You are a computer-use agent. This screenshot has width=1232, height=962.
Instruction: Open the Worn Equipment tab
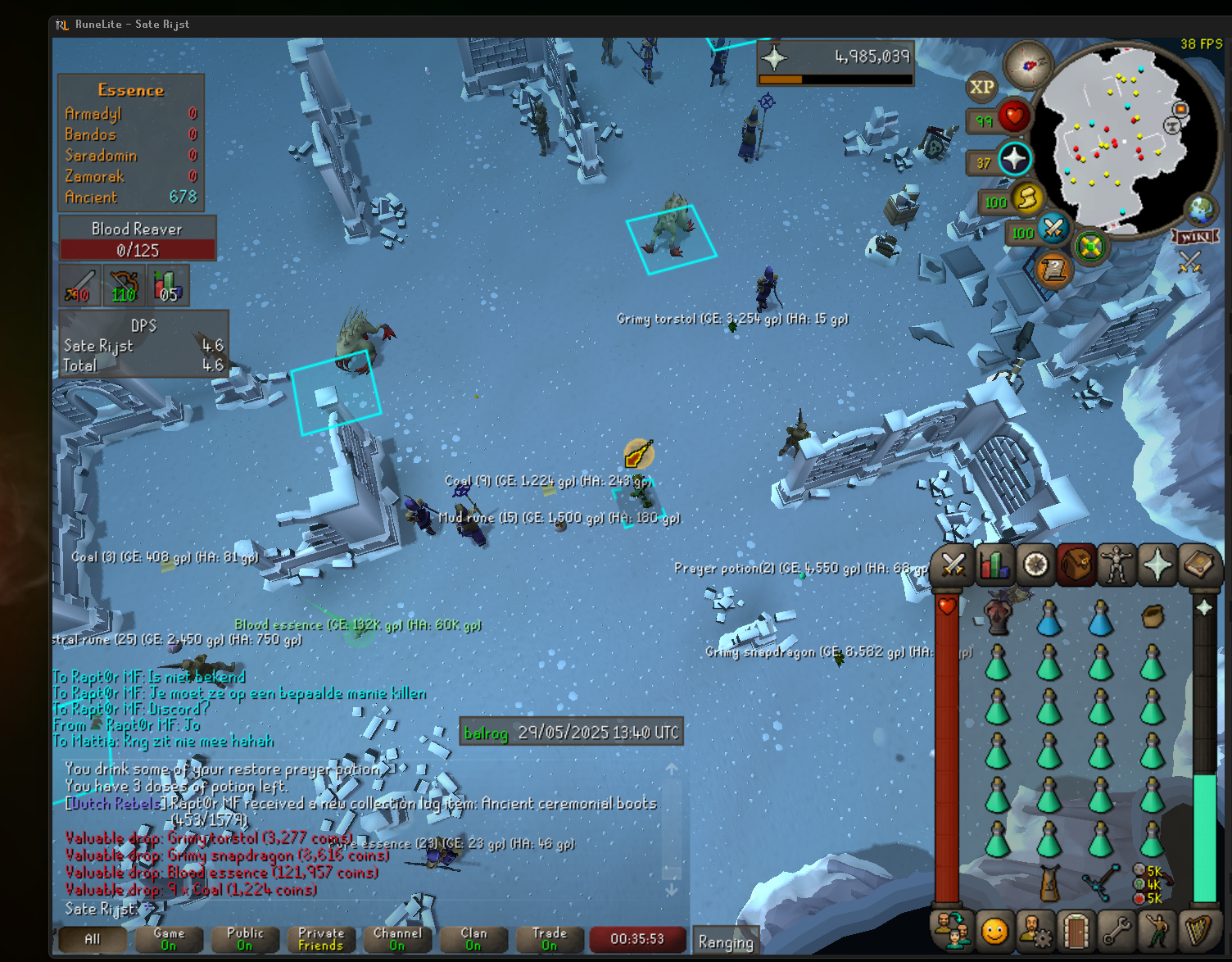[x=1116, y=565]
